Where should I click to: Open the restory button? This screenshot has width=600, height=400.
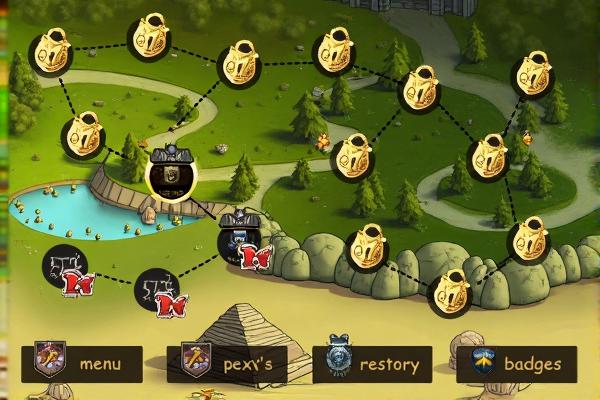tap(373, 364)
